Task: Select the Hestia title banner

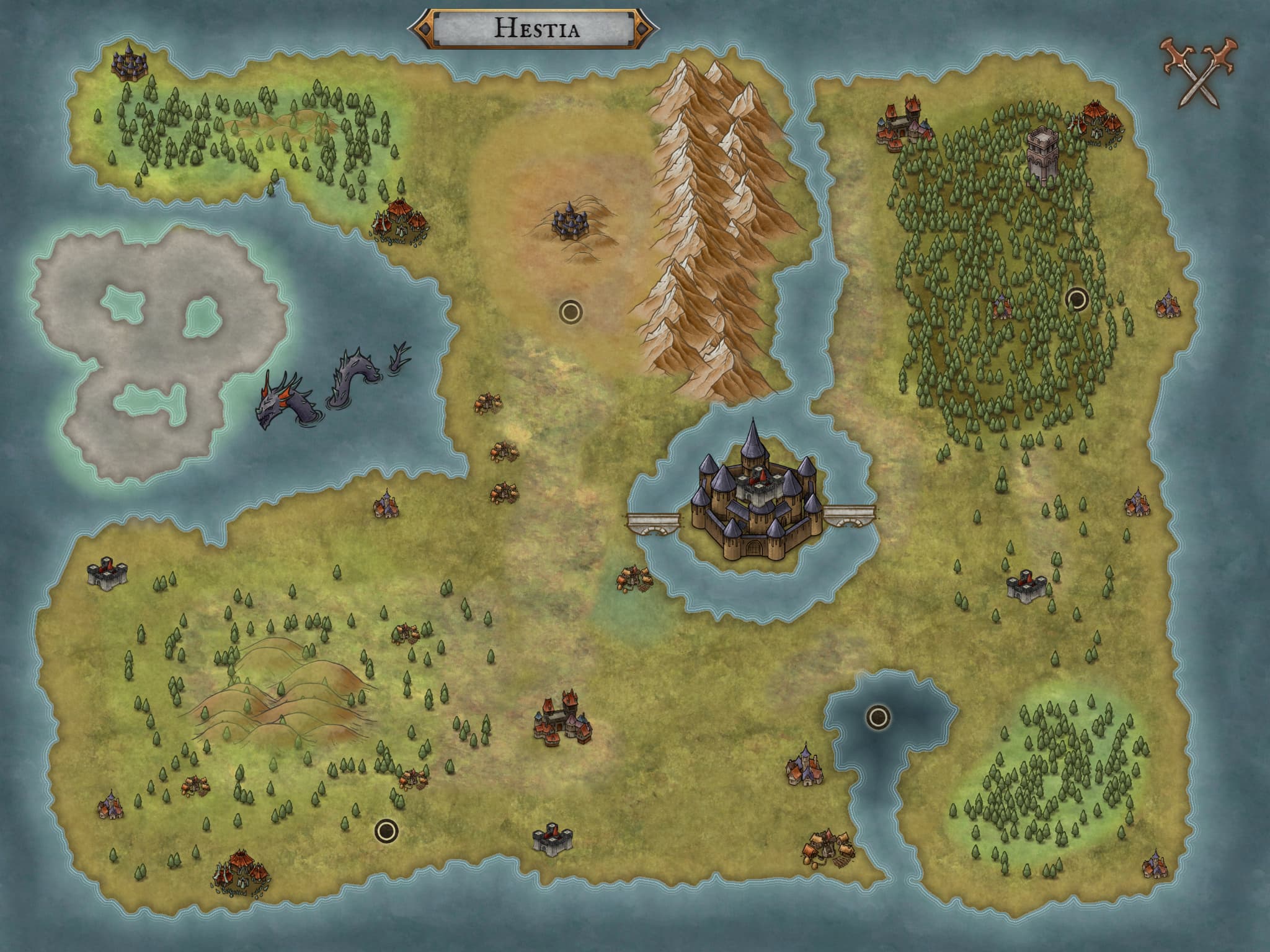Action: pyautogui.click(x=534, y=29)
